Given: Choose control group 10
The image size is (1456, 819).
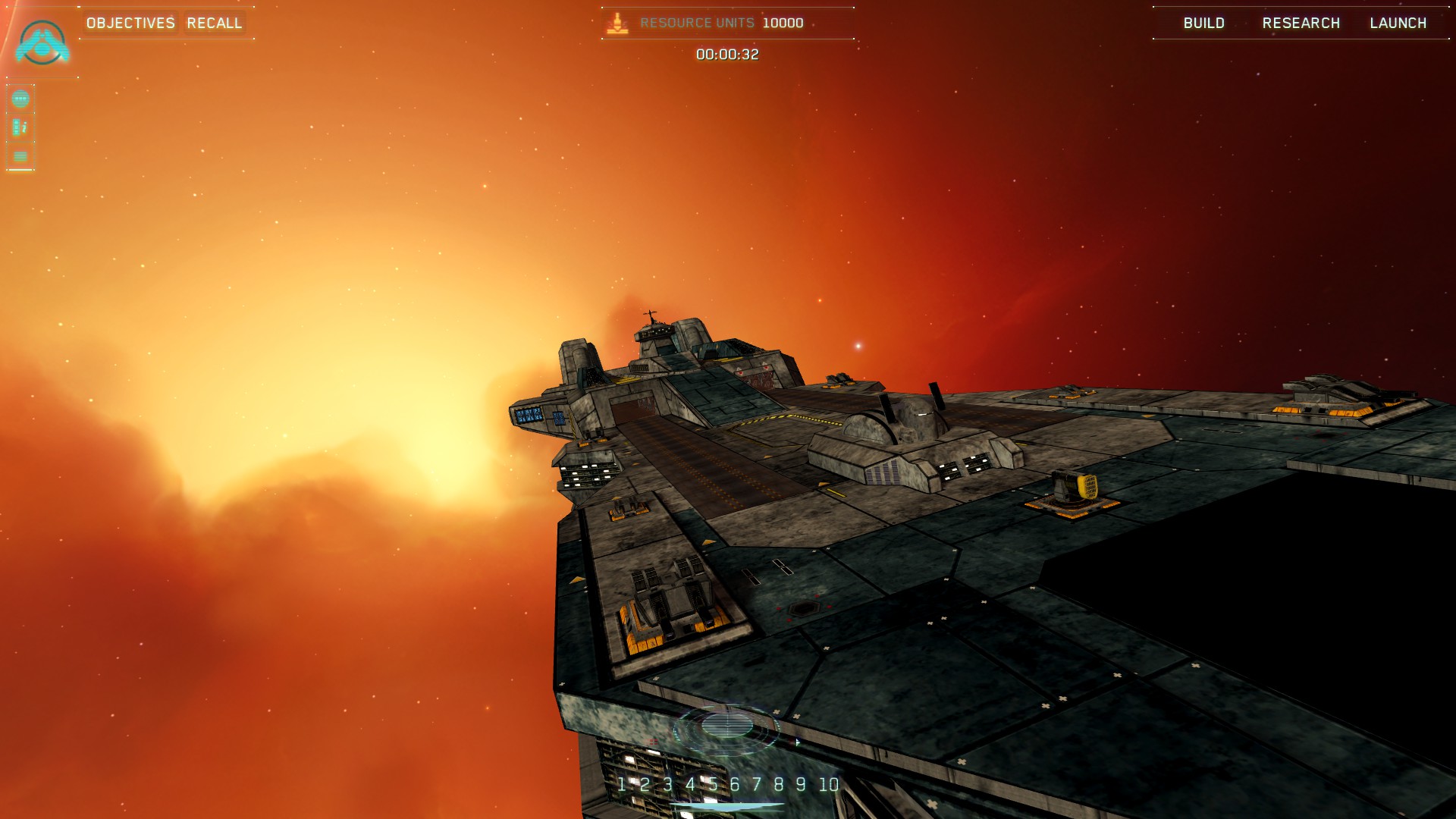Looking at the screenshot, I should click(829, 784).
